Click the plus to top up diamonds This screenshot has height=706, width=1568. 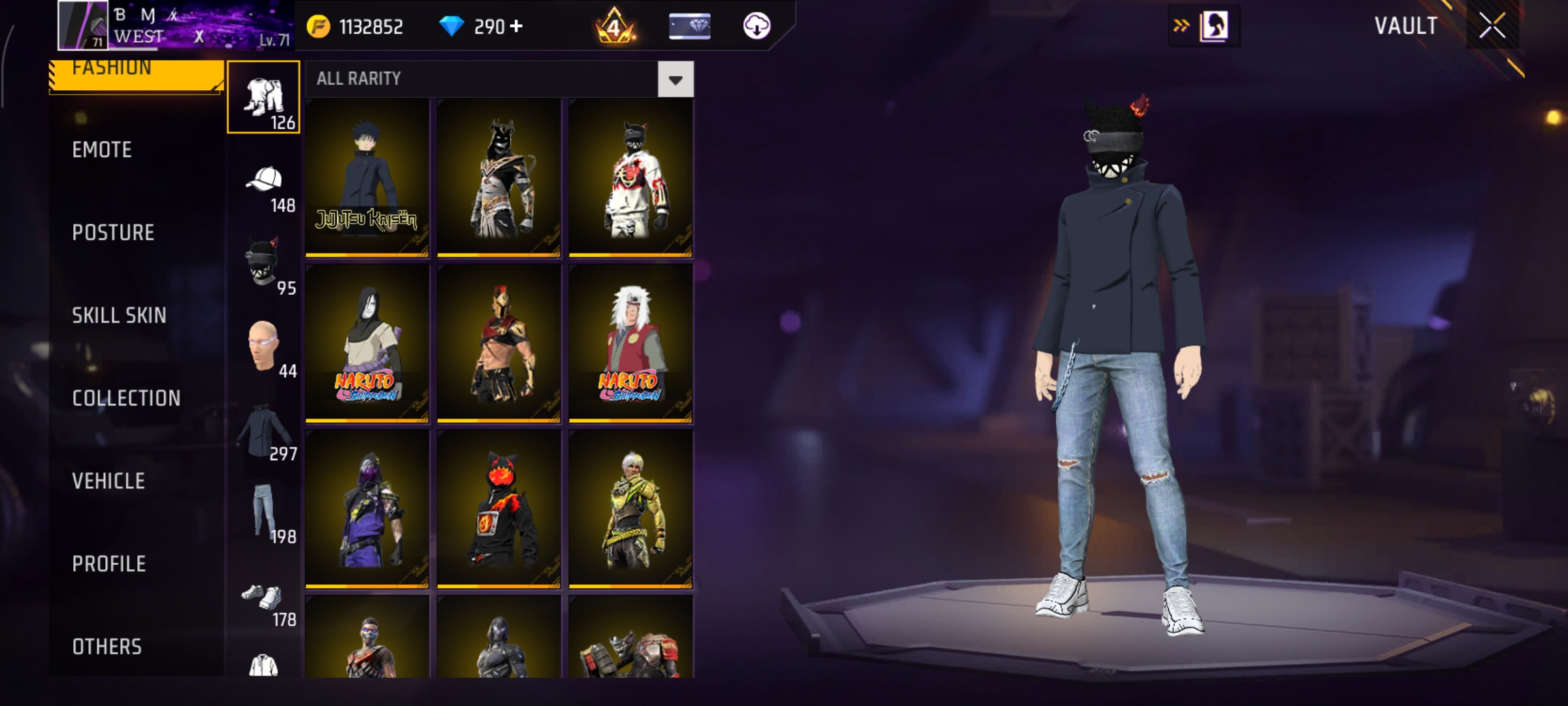click(x=516, y=27)
